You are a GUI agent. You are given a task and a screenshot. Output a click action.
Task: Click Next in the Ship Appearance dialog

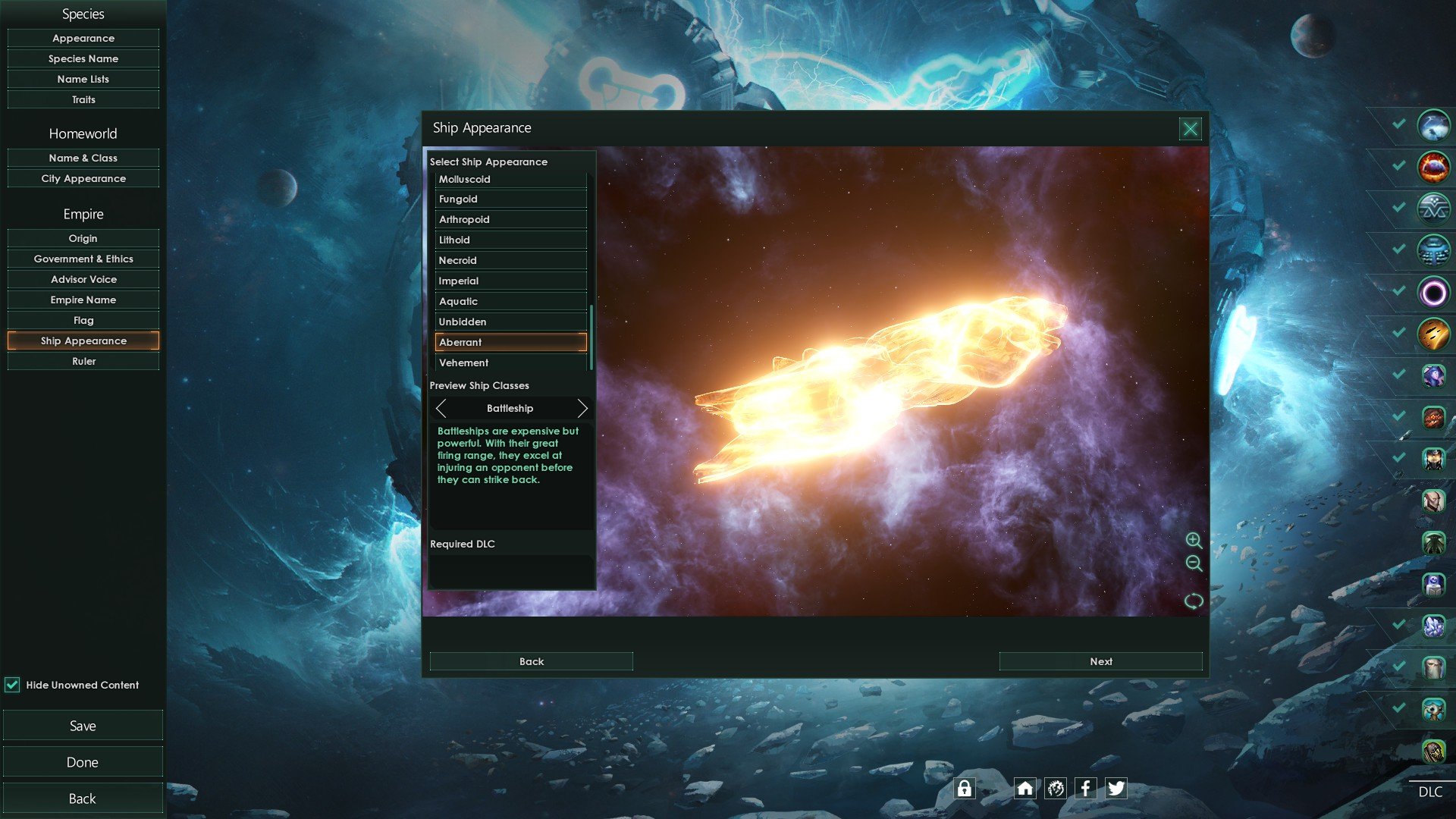coord(1100,661)
